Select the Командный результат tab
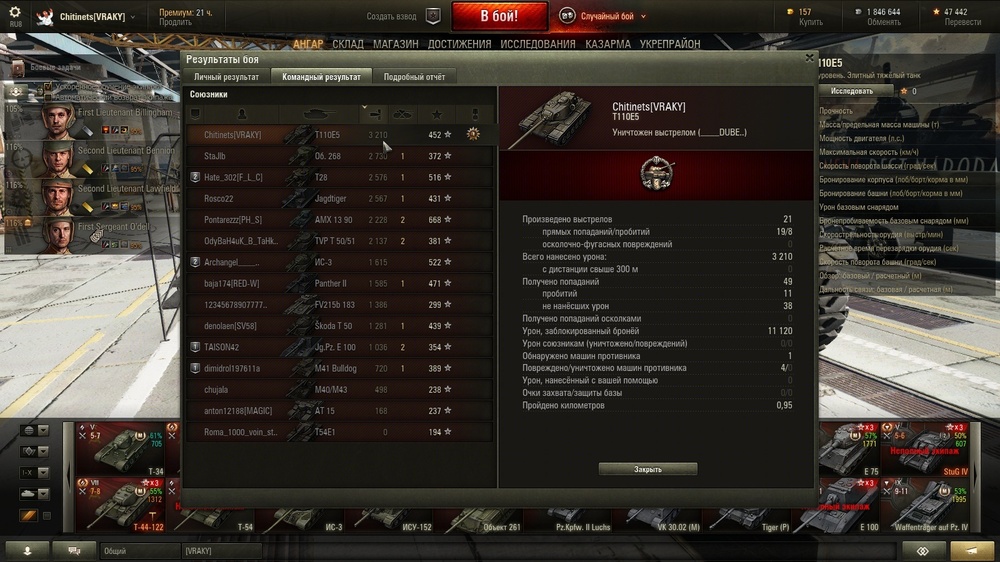Screen dimensions: 1000x562 (322, 77)
